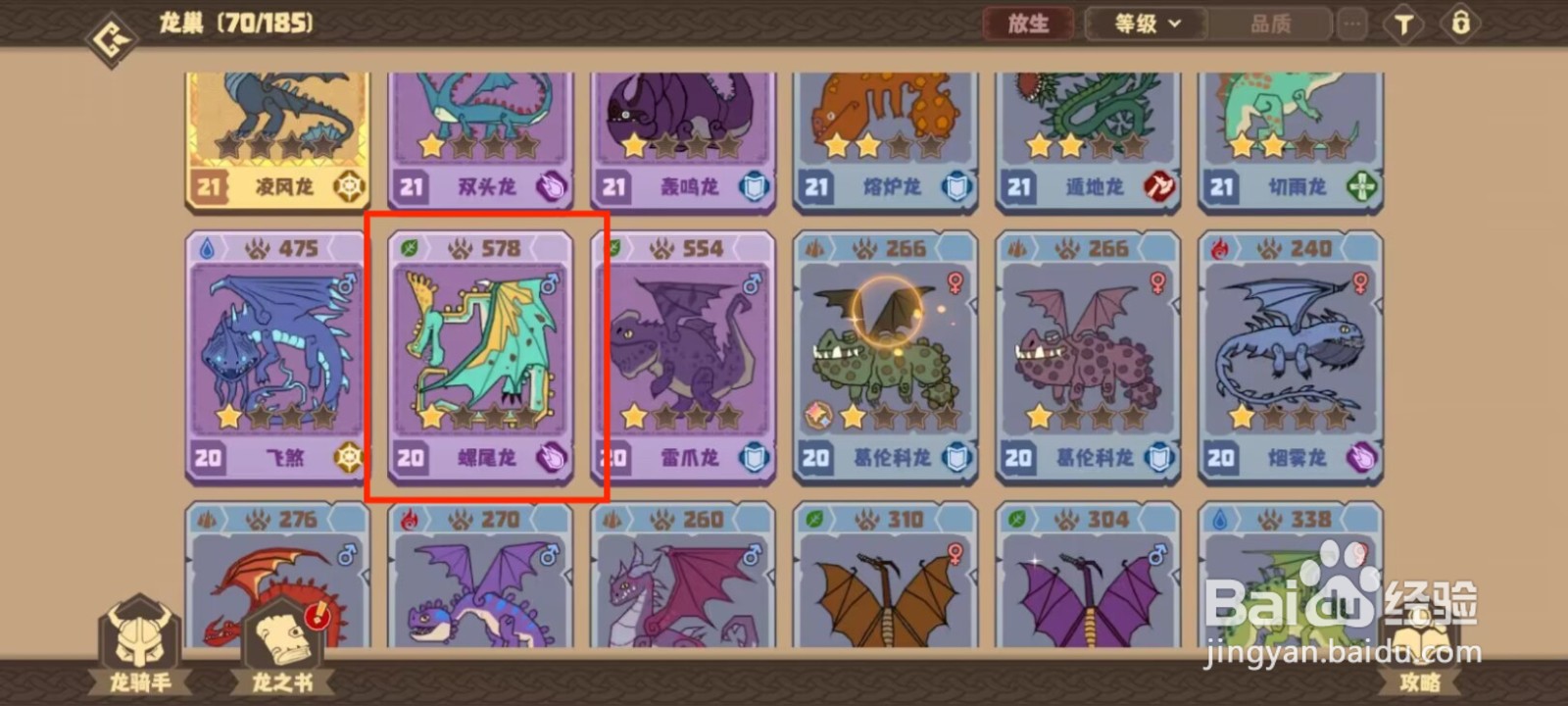Viewport: 1568px width, 706px height.
Task: Click the T filter icon in top bar
Action: pyautogui.click(x=1403, y=24)
